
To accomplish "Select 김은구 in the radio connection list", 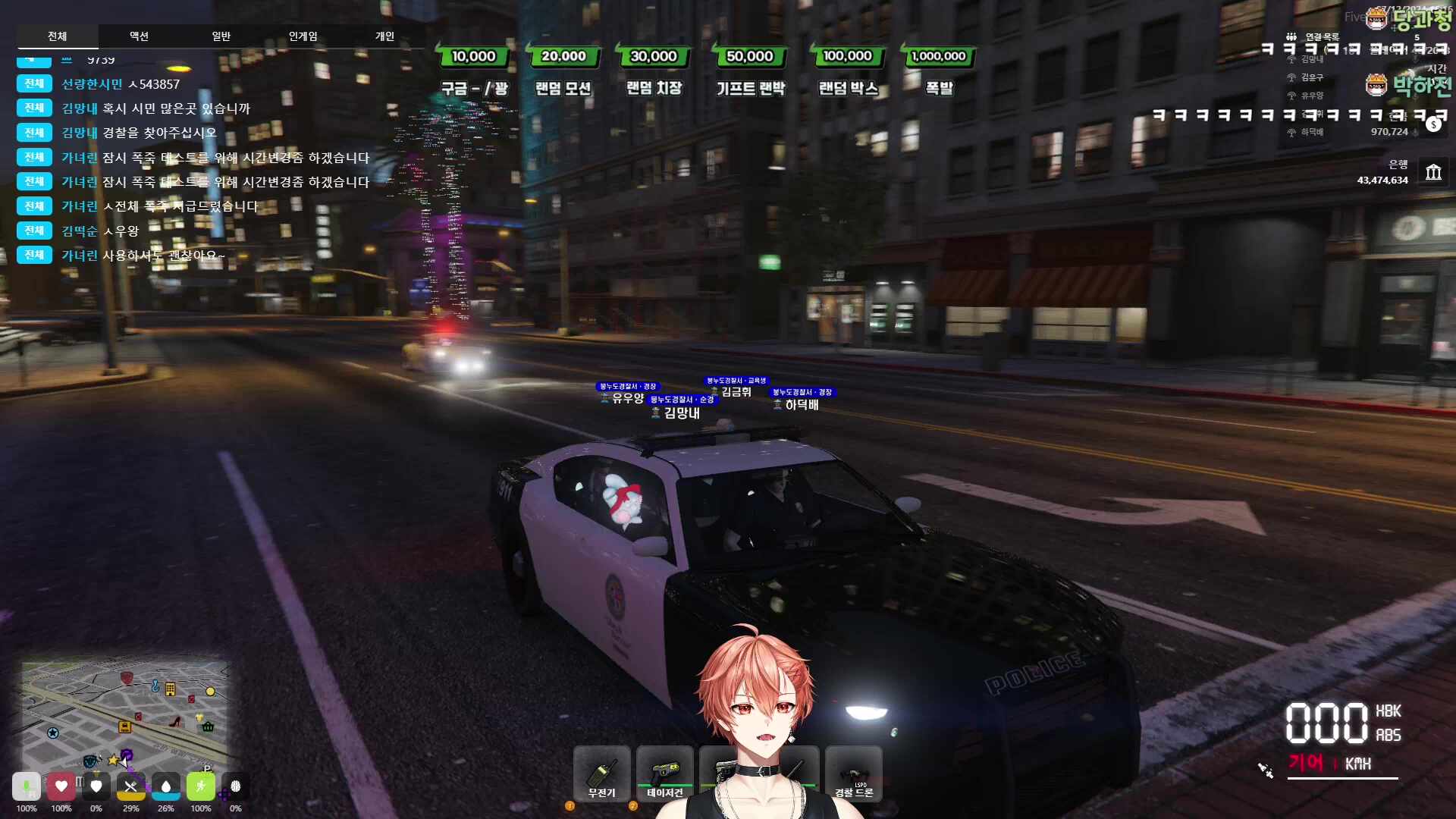I will click(x=1312, y=77).
